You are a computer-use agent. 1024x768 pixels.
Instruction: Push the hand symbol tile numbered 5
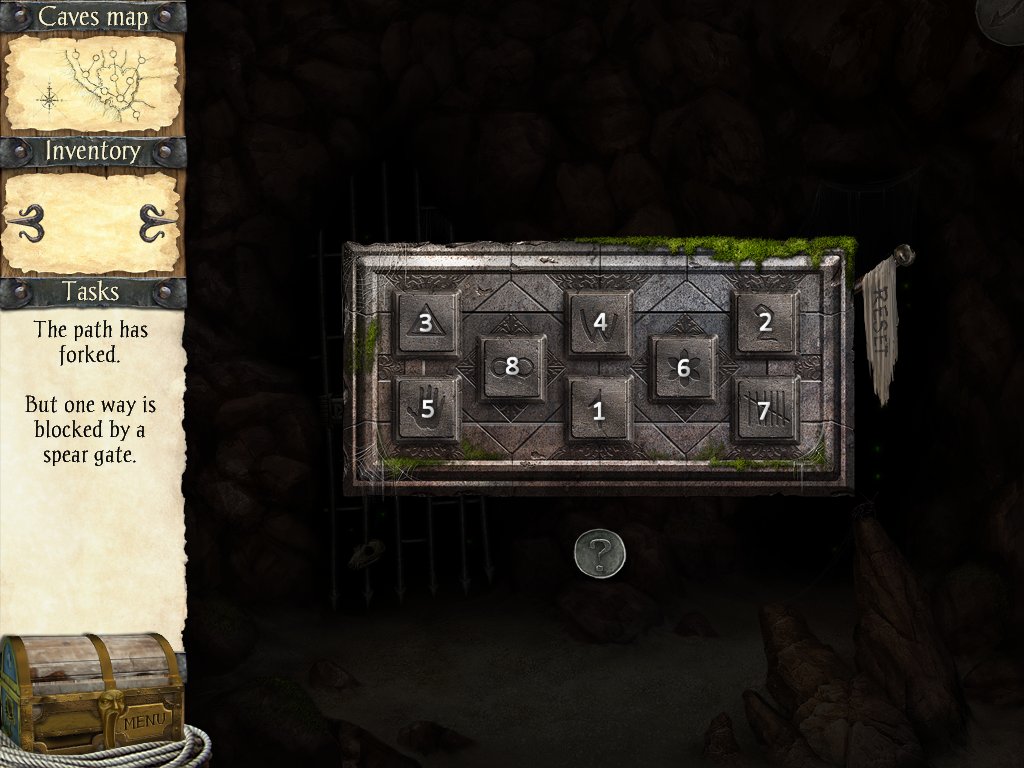coord(428,409)
